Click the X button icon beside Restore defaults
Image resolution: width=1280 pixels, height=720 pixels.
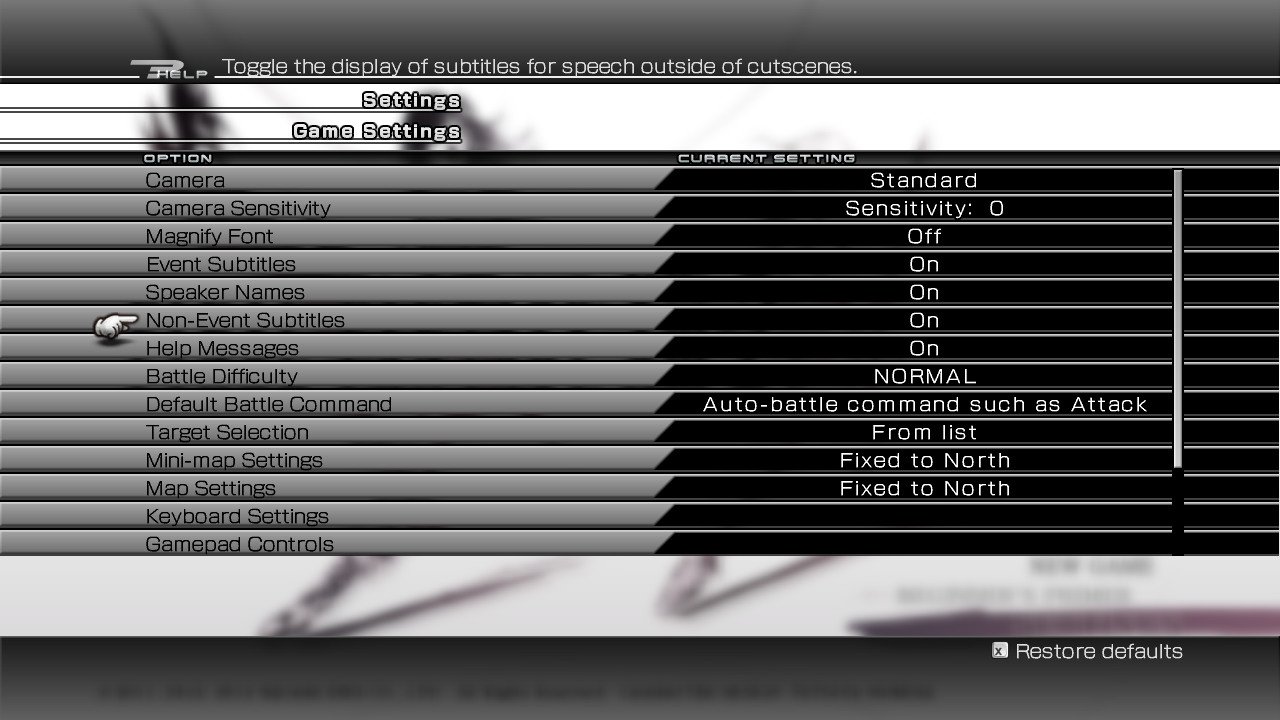(x=999, y=651)
